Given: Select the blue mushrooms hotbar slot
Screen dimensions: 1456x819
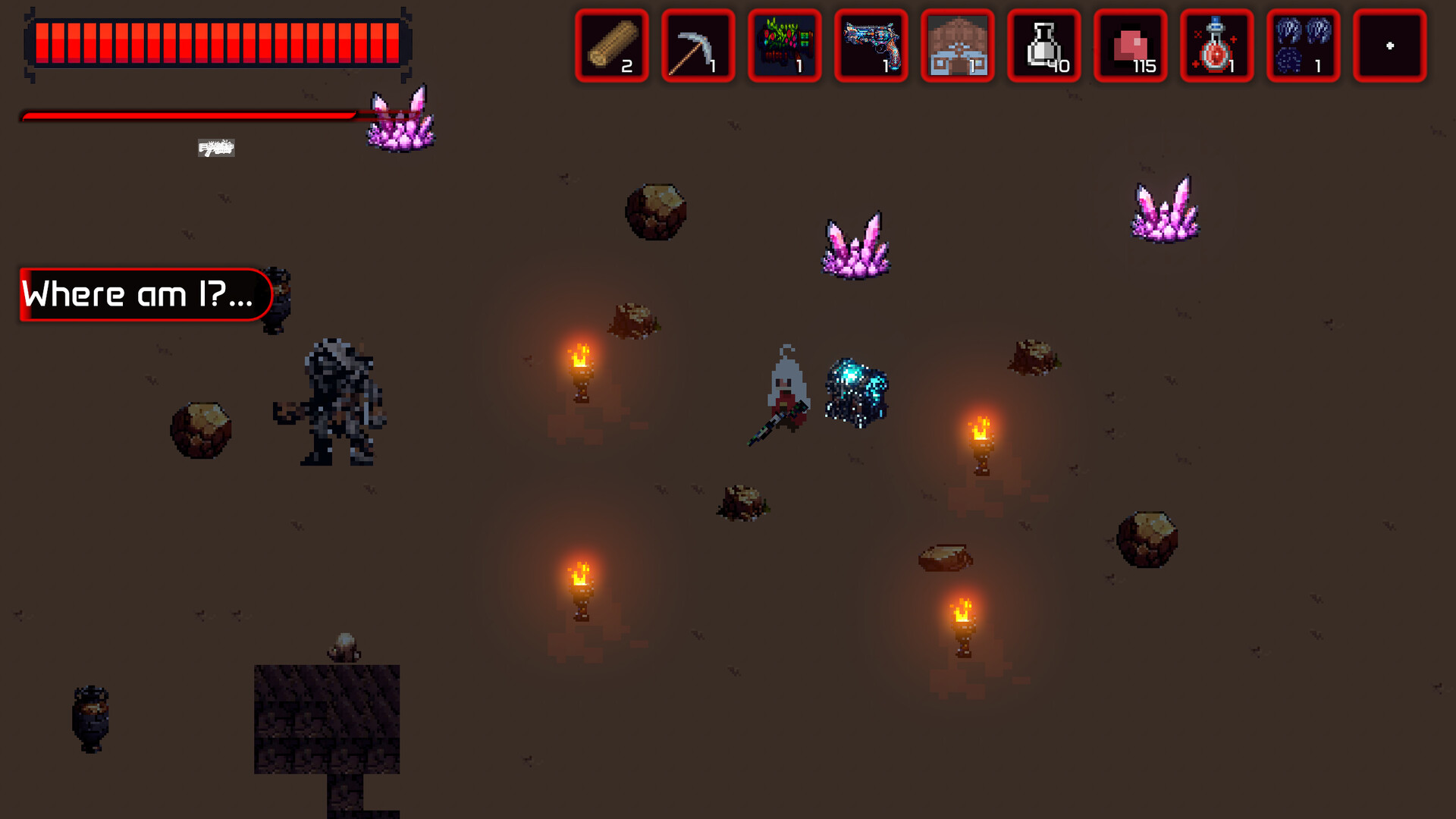Looking at the screenshot, I should point(1303,47).
